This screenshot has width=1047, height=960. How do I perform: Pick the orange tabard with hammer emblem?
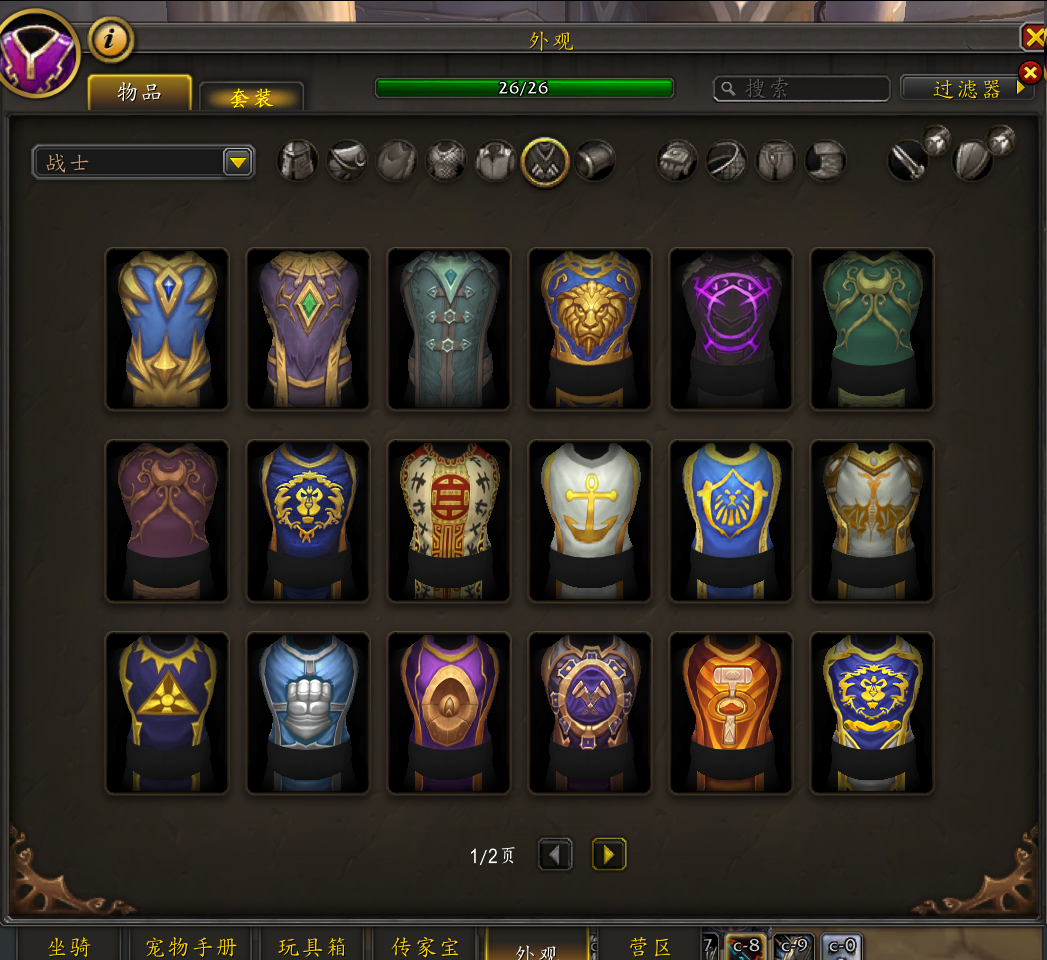point(731,713)
